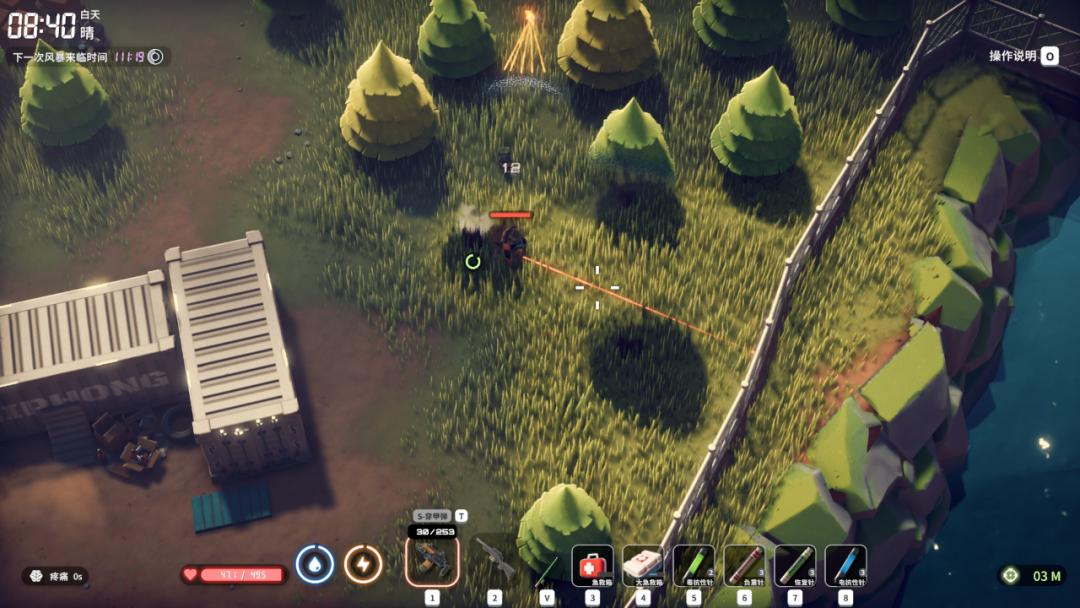Use the green 毒抗性针 injector
Image resolution: width=1080 pixels, height=608 pixels.
694,565
